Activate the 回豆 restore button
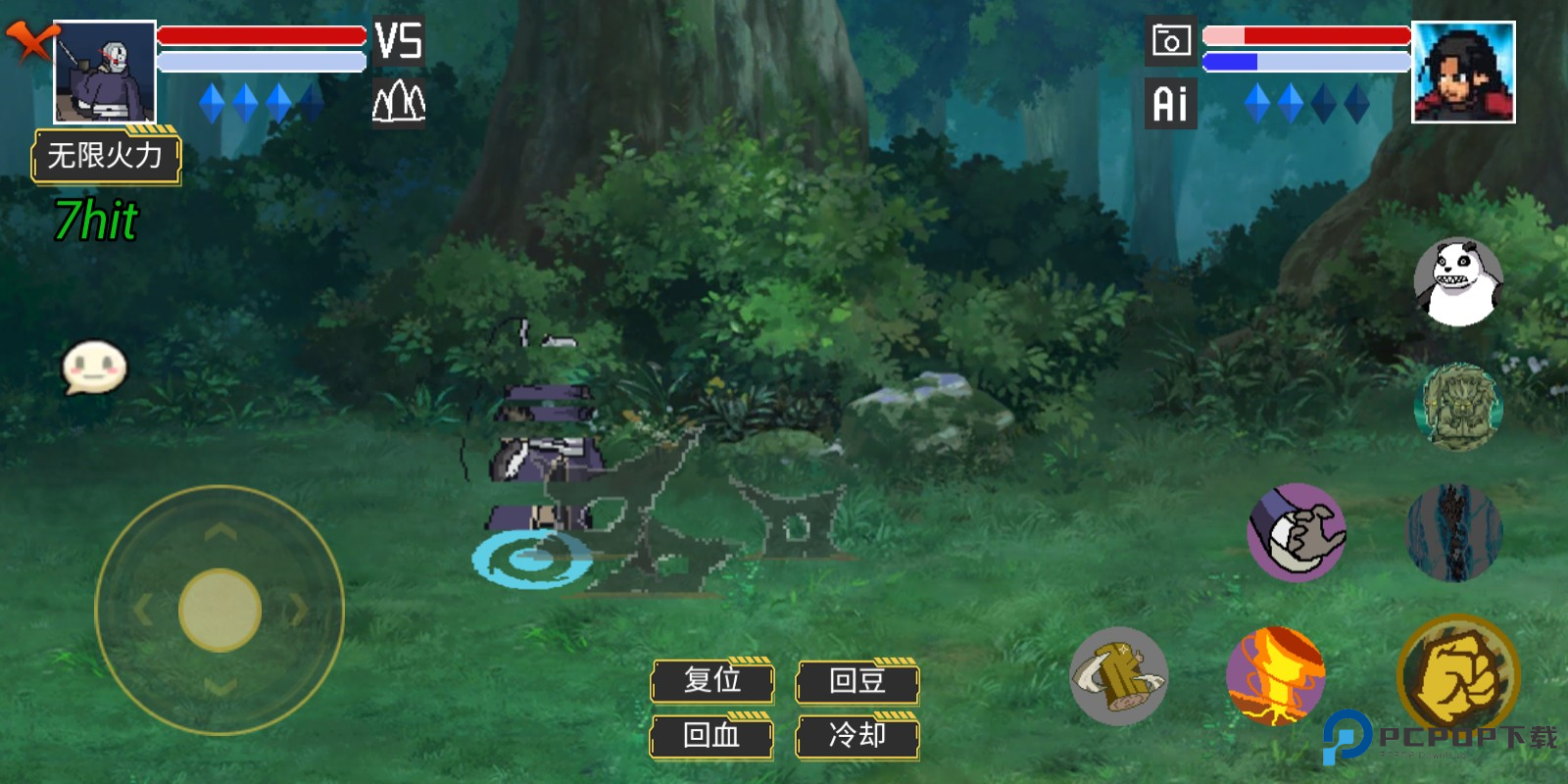The image size is (1568, 784). coord(857,680)
